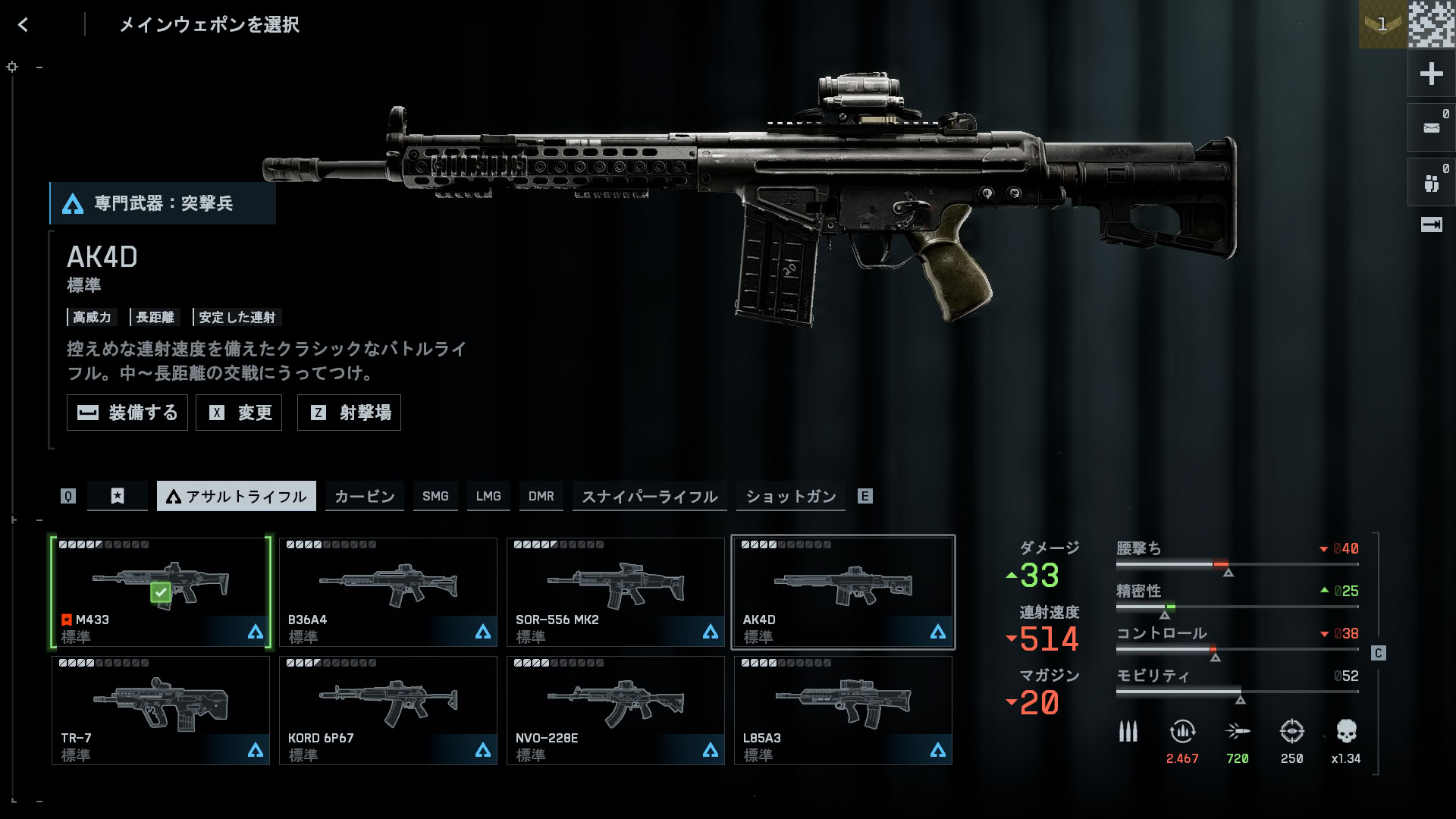
Task: Pick the NVO-228E rifle tile
Action: pos(616,711)
